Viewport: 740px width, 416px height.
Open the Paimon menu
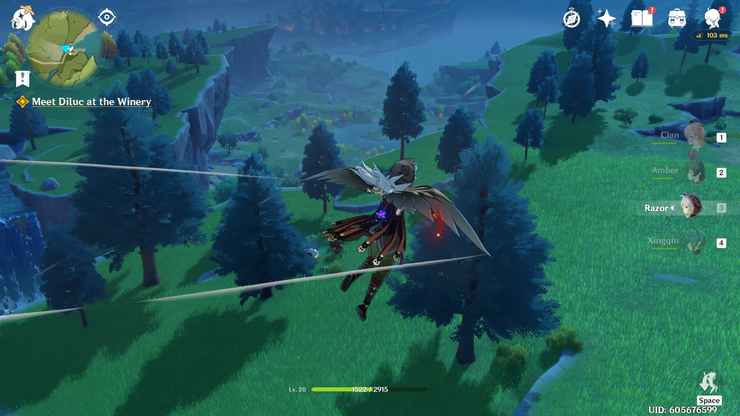tap(20, 18)
